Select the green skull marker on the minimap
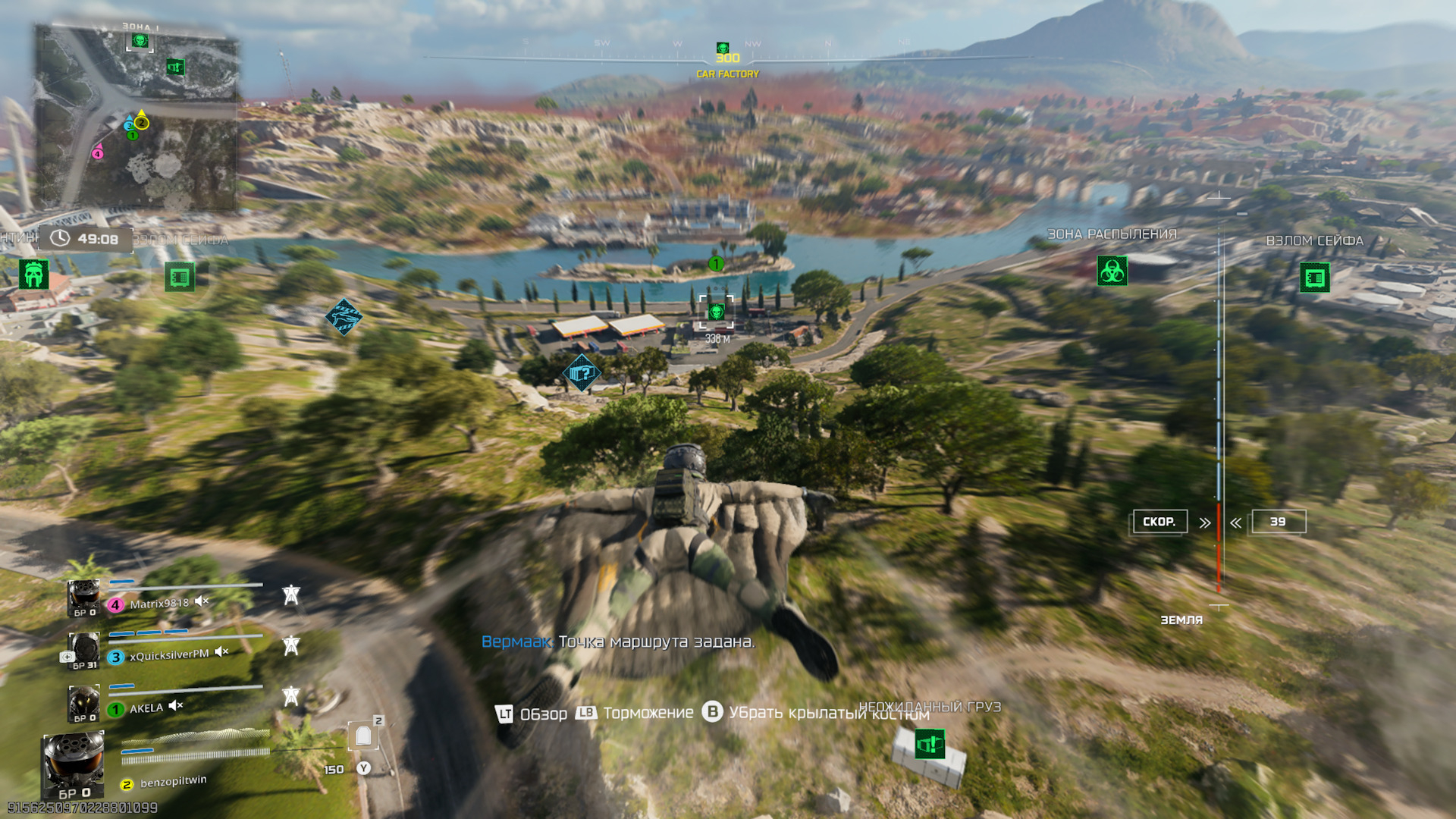The width and height of the screenshot is (1456, 819). coord(140,40)
